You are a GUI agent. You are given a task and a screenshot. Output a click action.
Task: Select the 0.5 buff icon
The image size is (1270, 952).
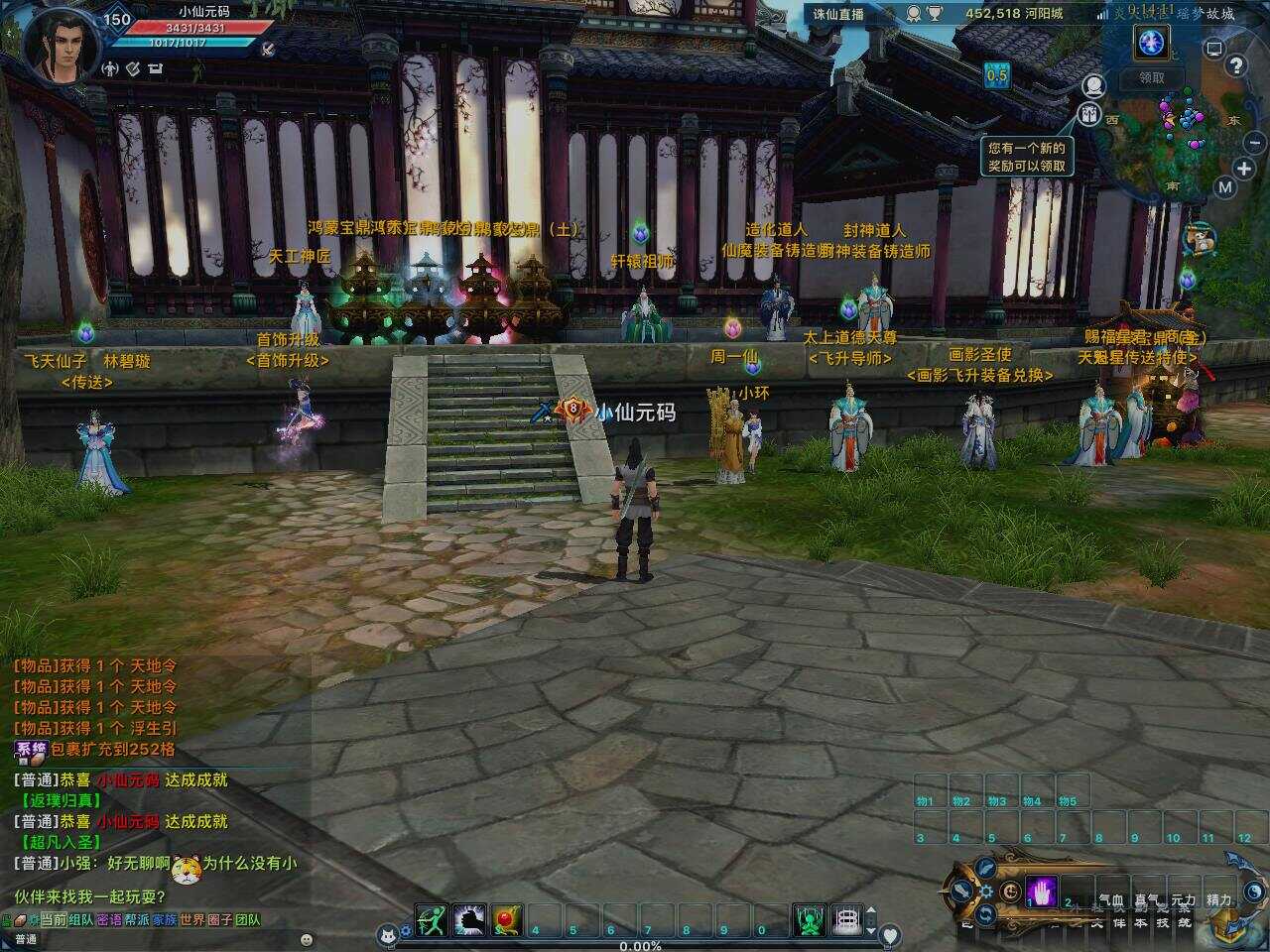tap(996, 74)
